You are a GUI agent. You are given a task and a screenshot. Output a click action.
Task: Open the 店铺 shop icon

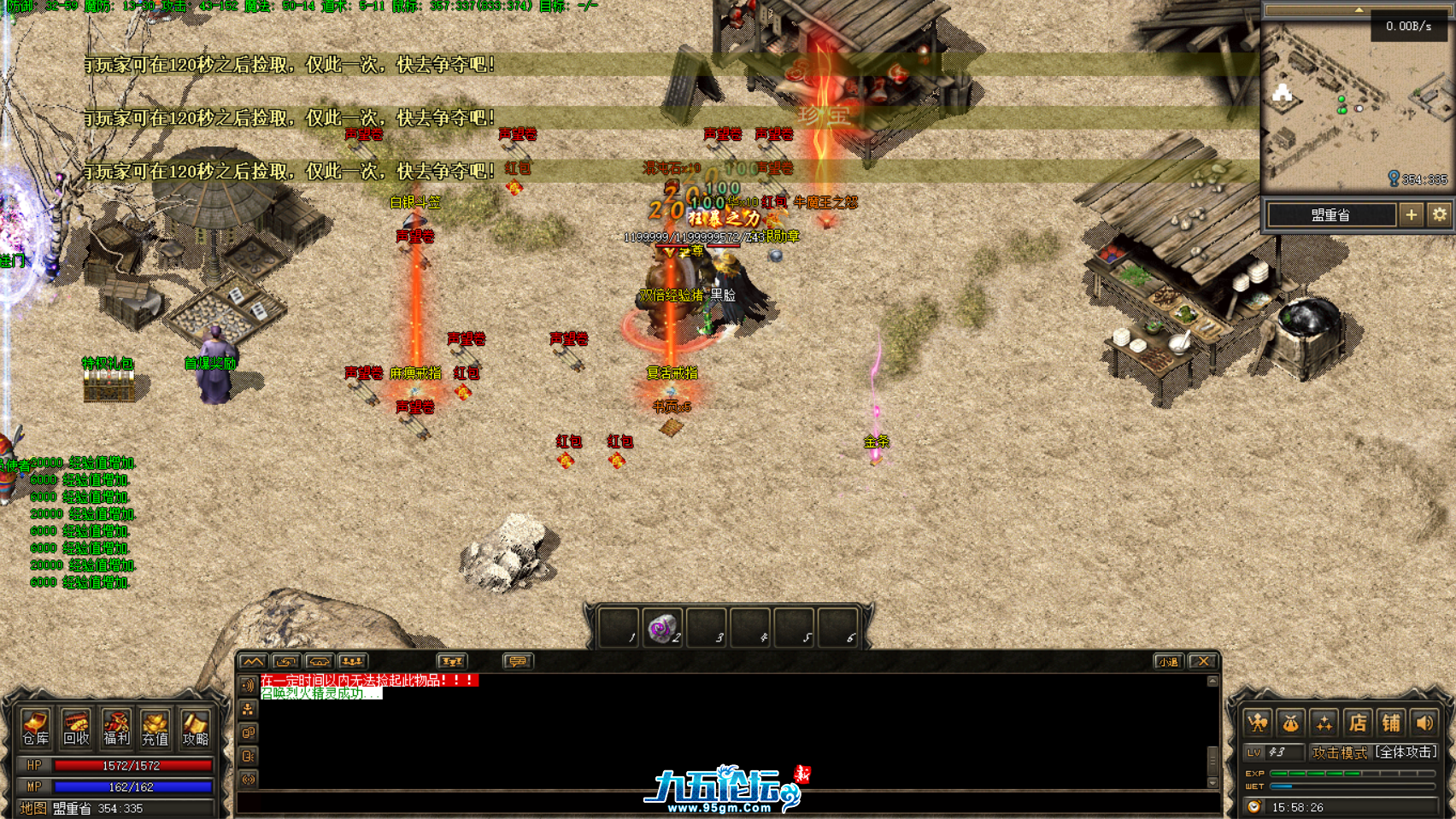click(x=1358, y=721)
